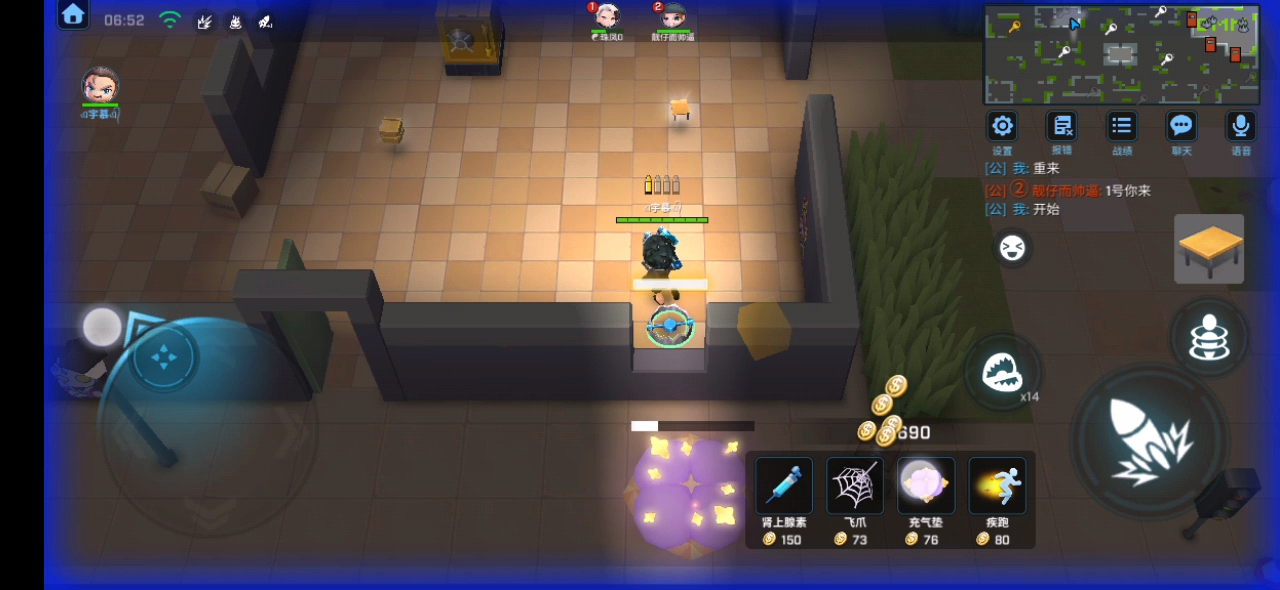Buy the 飞爪 spider web grapple for 73
The height and width of the screenshot is (590, 1280).
(855, 487)
